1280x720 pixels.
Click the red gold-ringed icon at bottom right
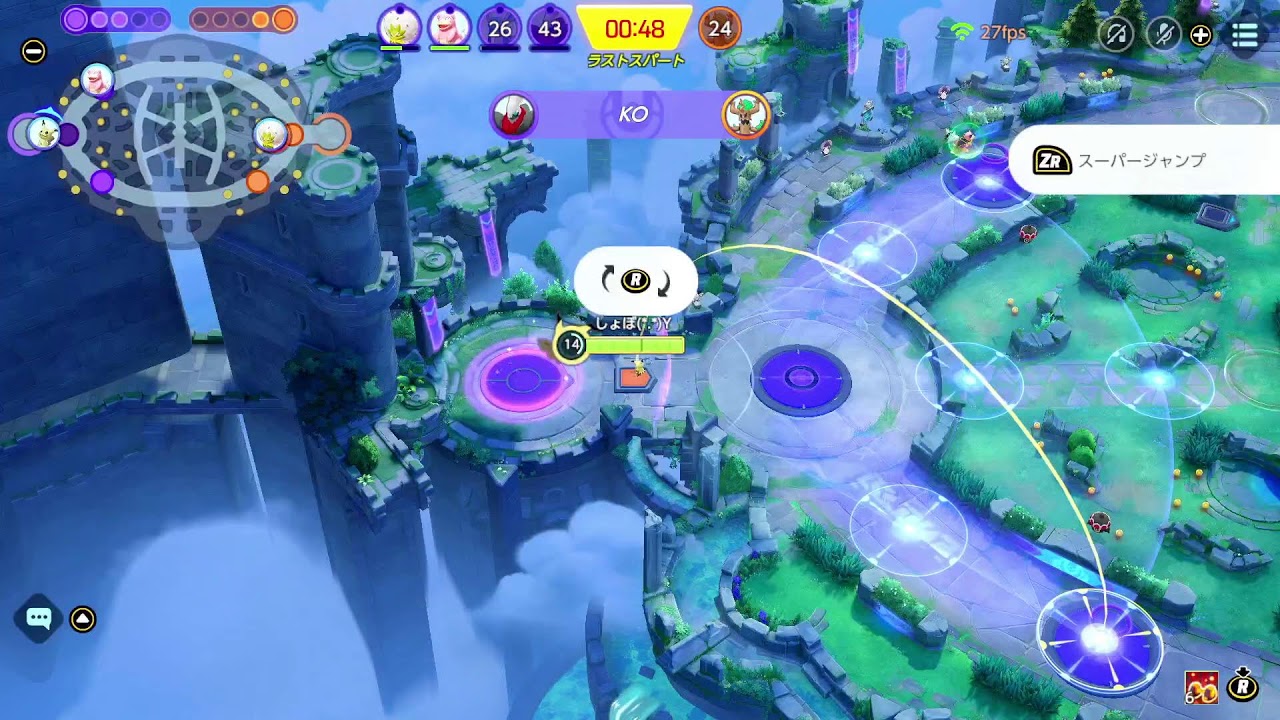(x=1201, y=687)
